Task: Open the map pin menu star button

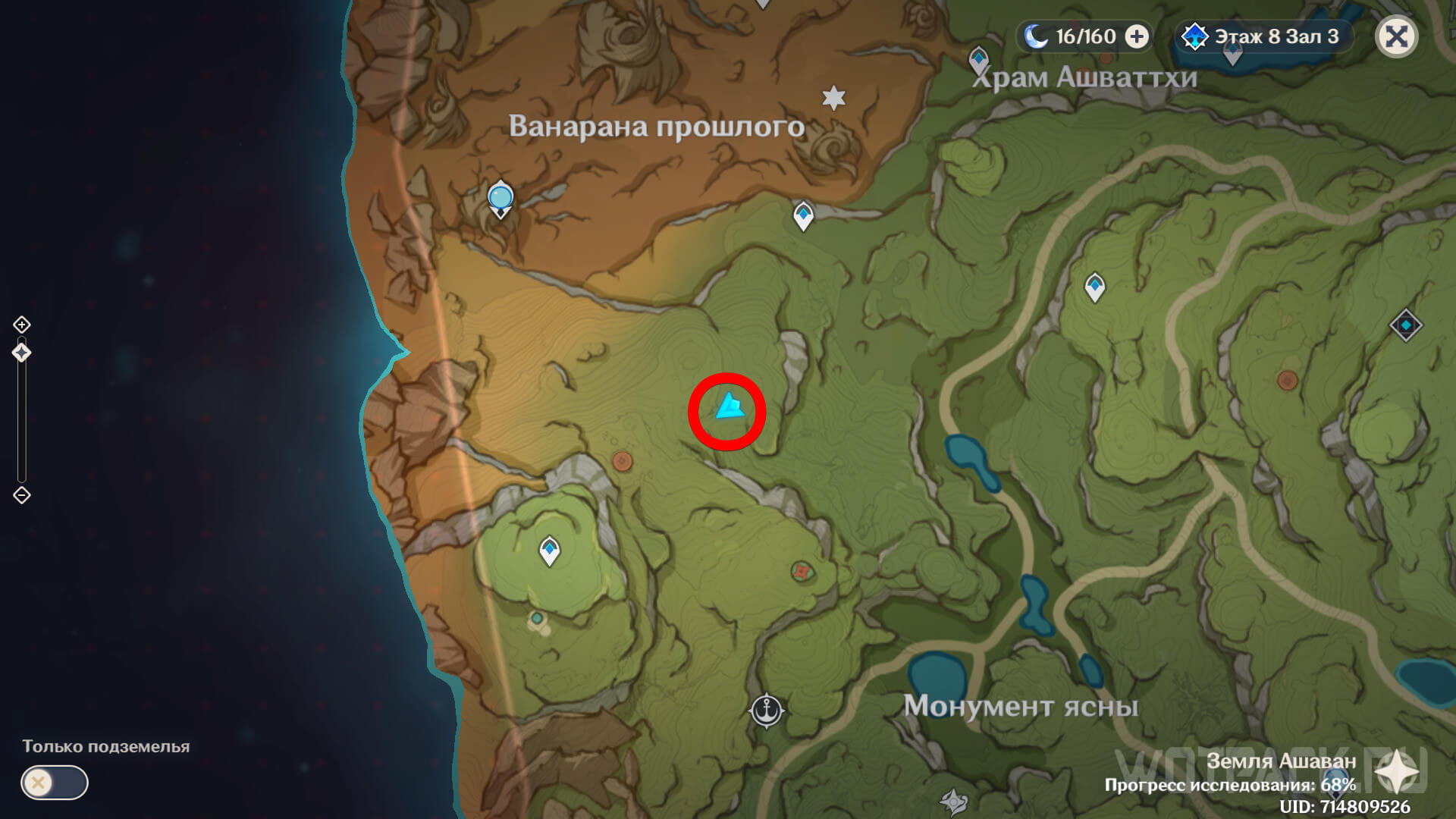Action: tap(1397, 773)
